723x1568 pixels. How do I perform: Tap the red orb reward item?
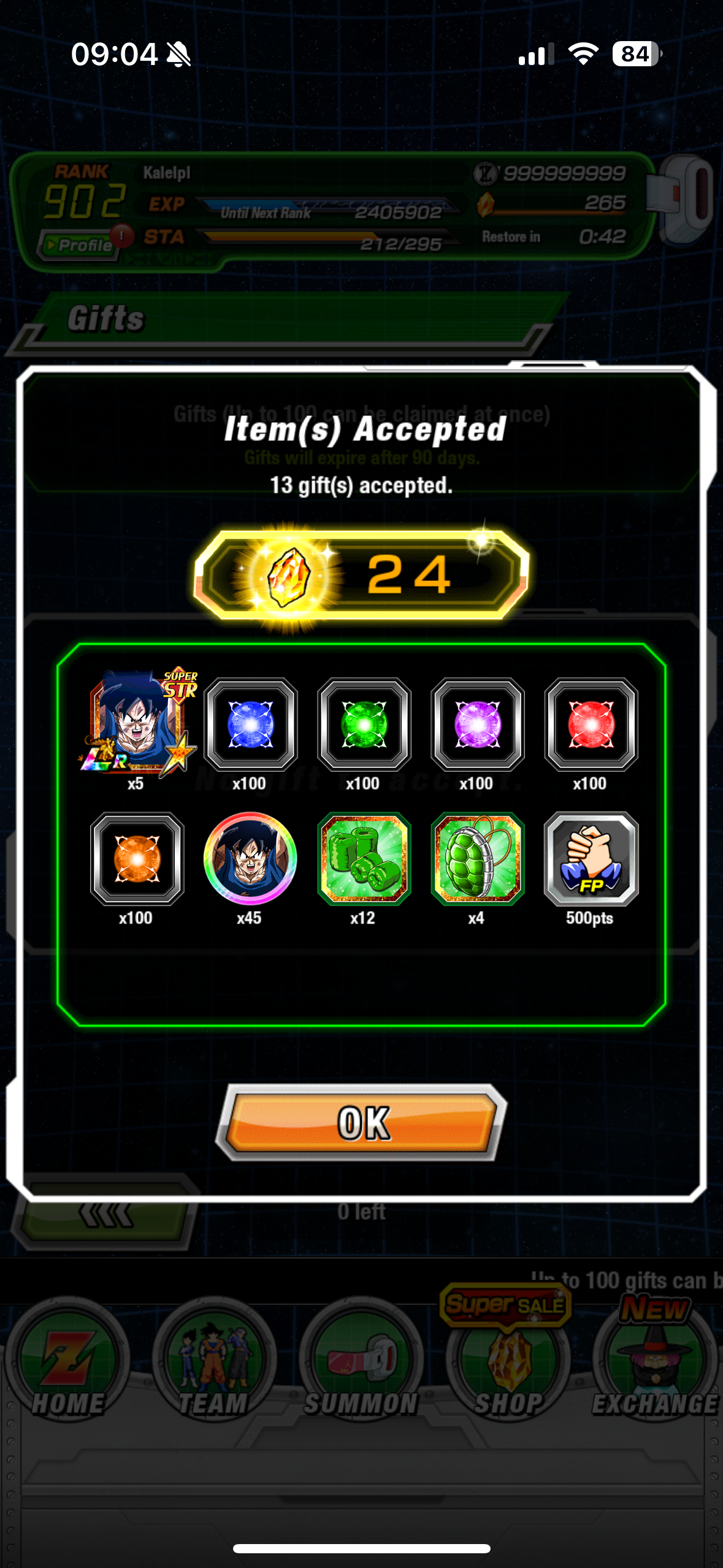pyautogui.click(x=591, y=724)
